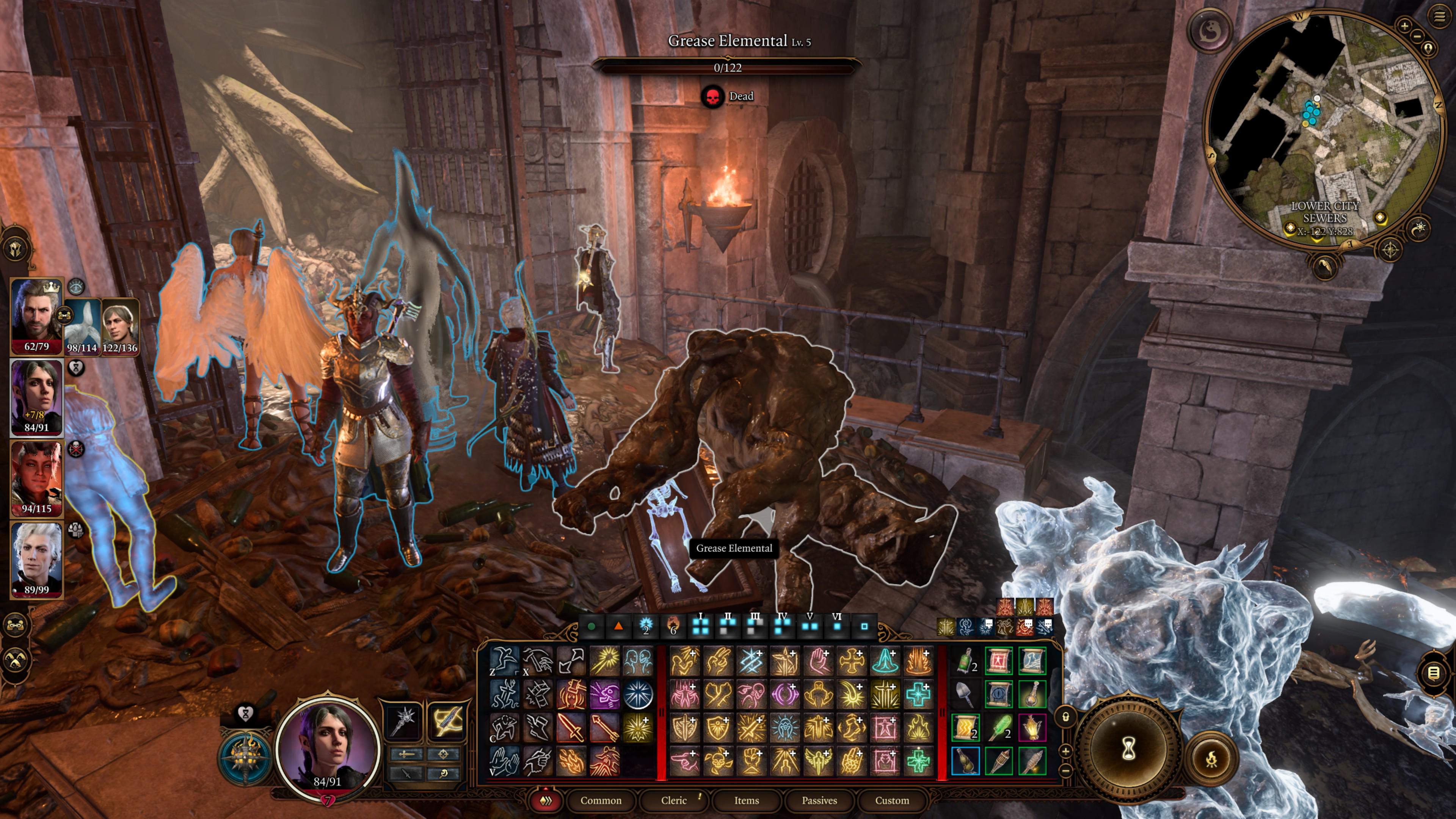Open the main menu button beside minimap
Image resolution: width=1456 pixels, height=819 pixels.
coord(1439,16)
